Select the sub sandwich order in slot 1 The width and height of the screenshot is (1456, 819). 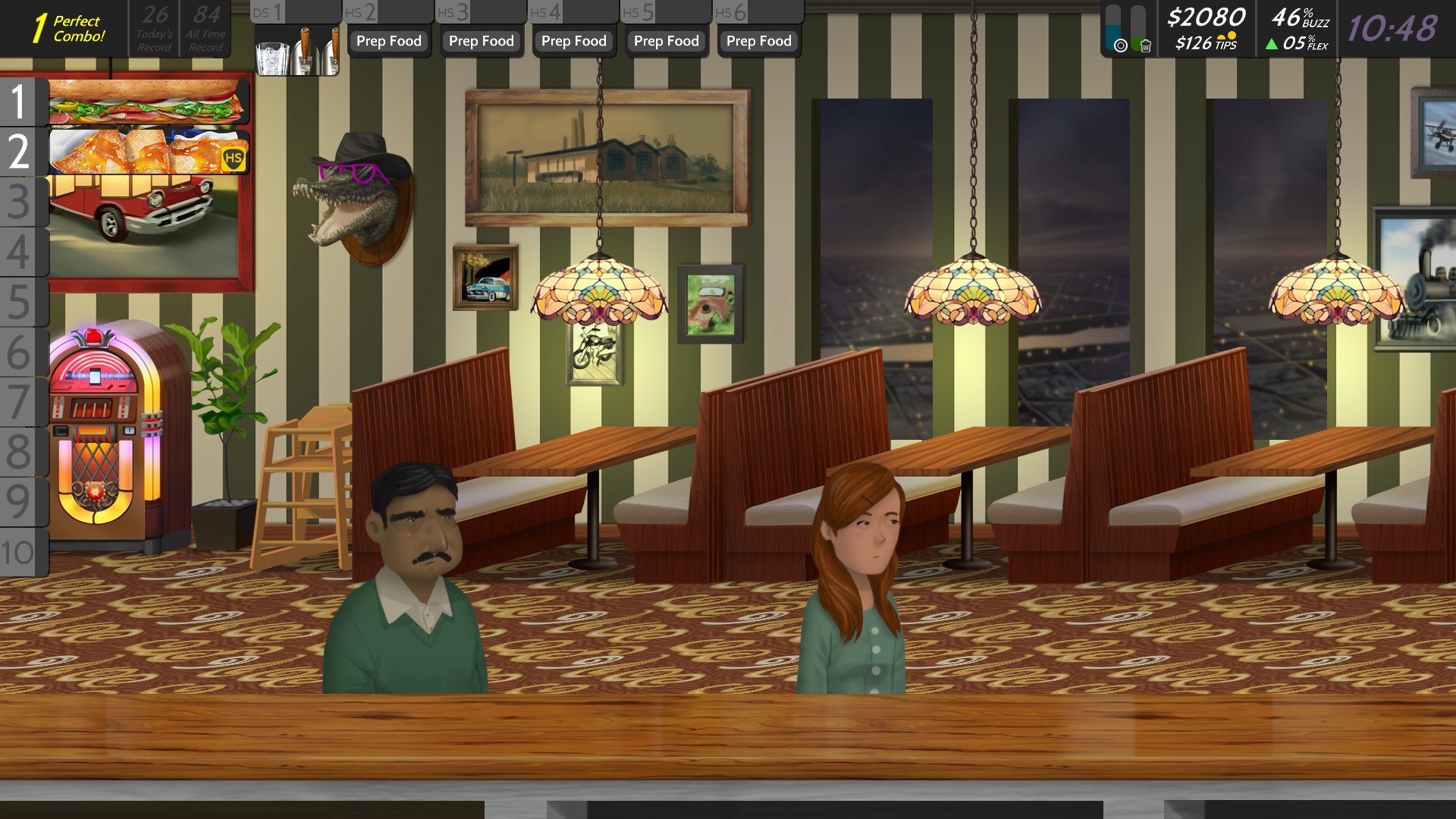148,102
